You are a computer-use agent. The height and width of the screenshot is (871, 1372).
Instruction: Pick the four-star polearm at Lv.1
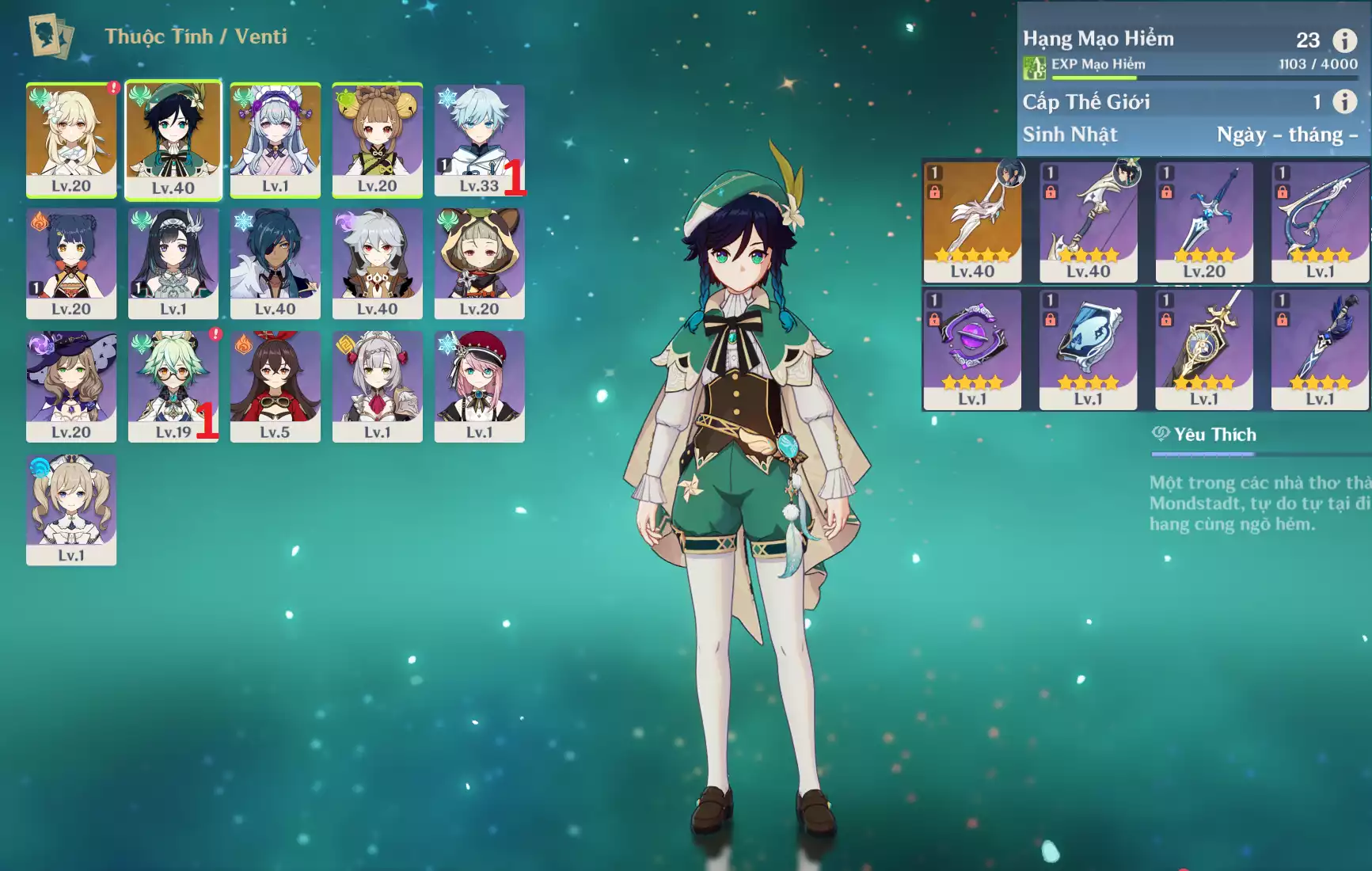pyautogui.click(x=1319, y=349)
